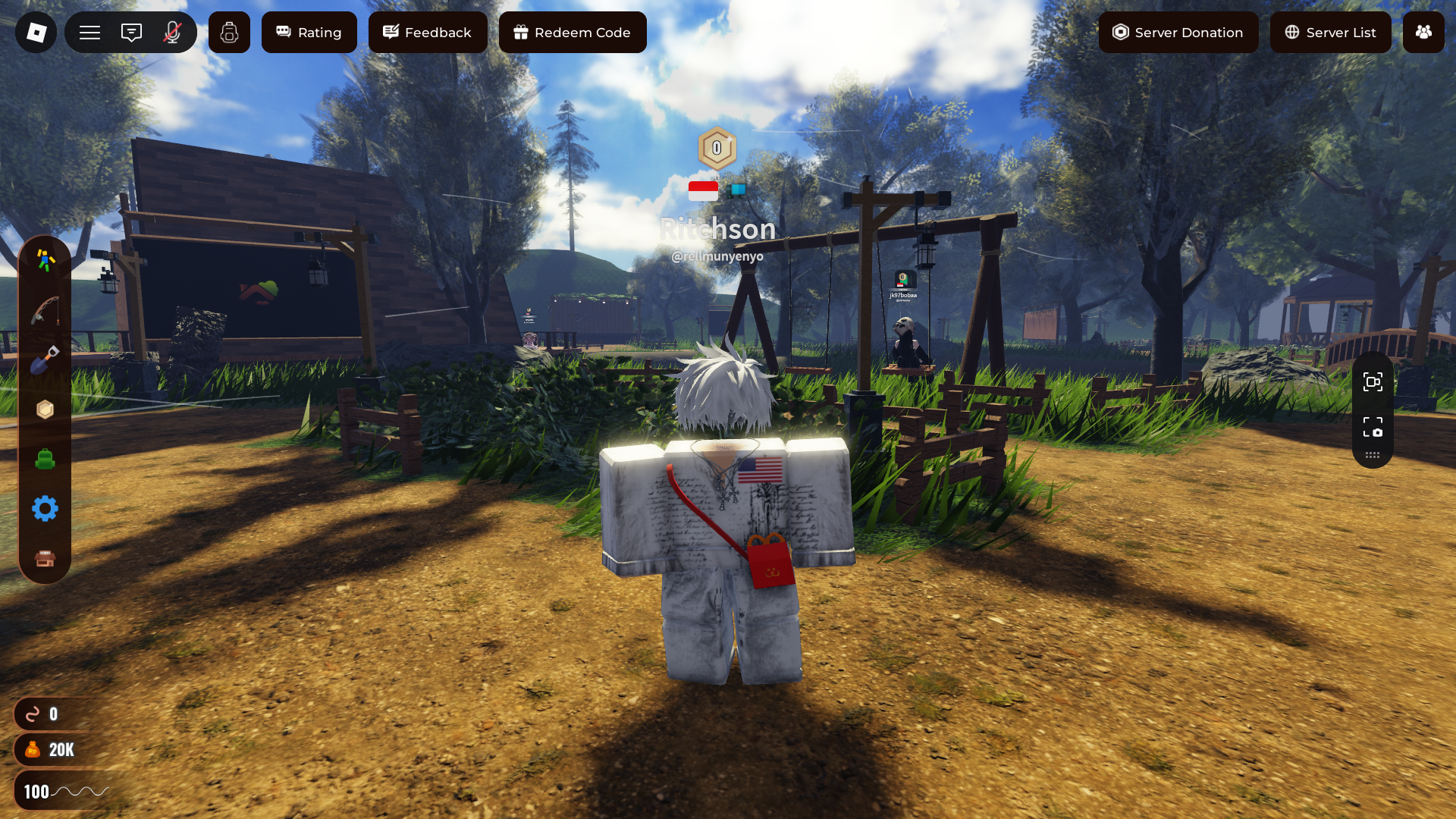Open Server Donation
Image resolution: width=1456 pixels, height=819 pixels.
coord(1178,33)
